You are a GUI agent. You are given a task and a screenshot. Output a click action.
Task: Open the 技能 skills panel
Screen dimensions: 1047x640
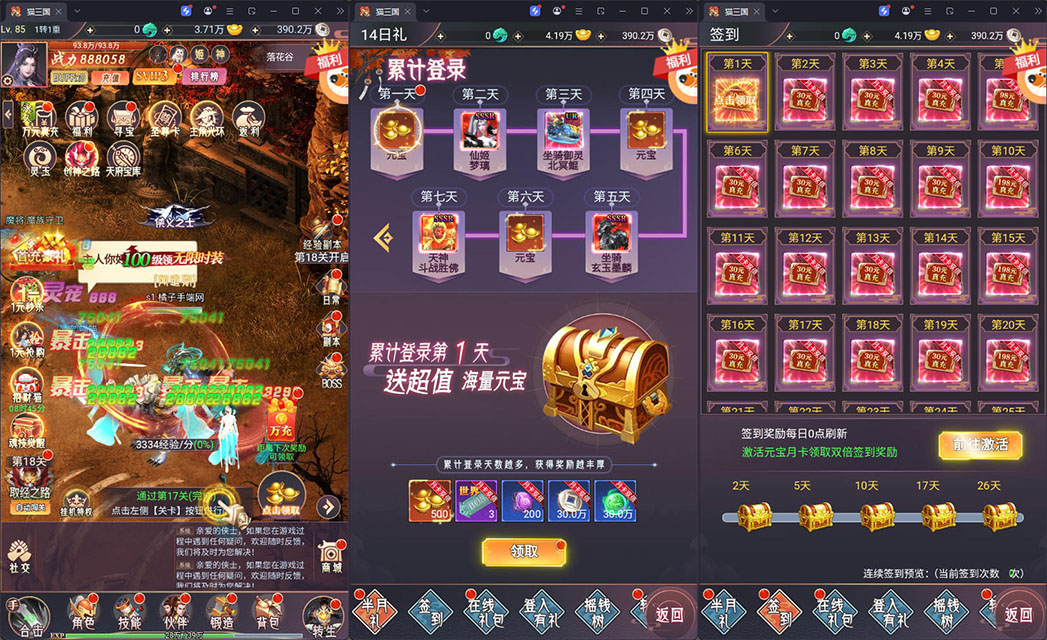[129, 611]
